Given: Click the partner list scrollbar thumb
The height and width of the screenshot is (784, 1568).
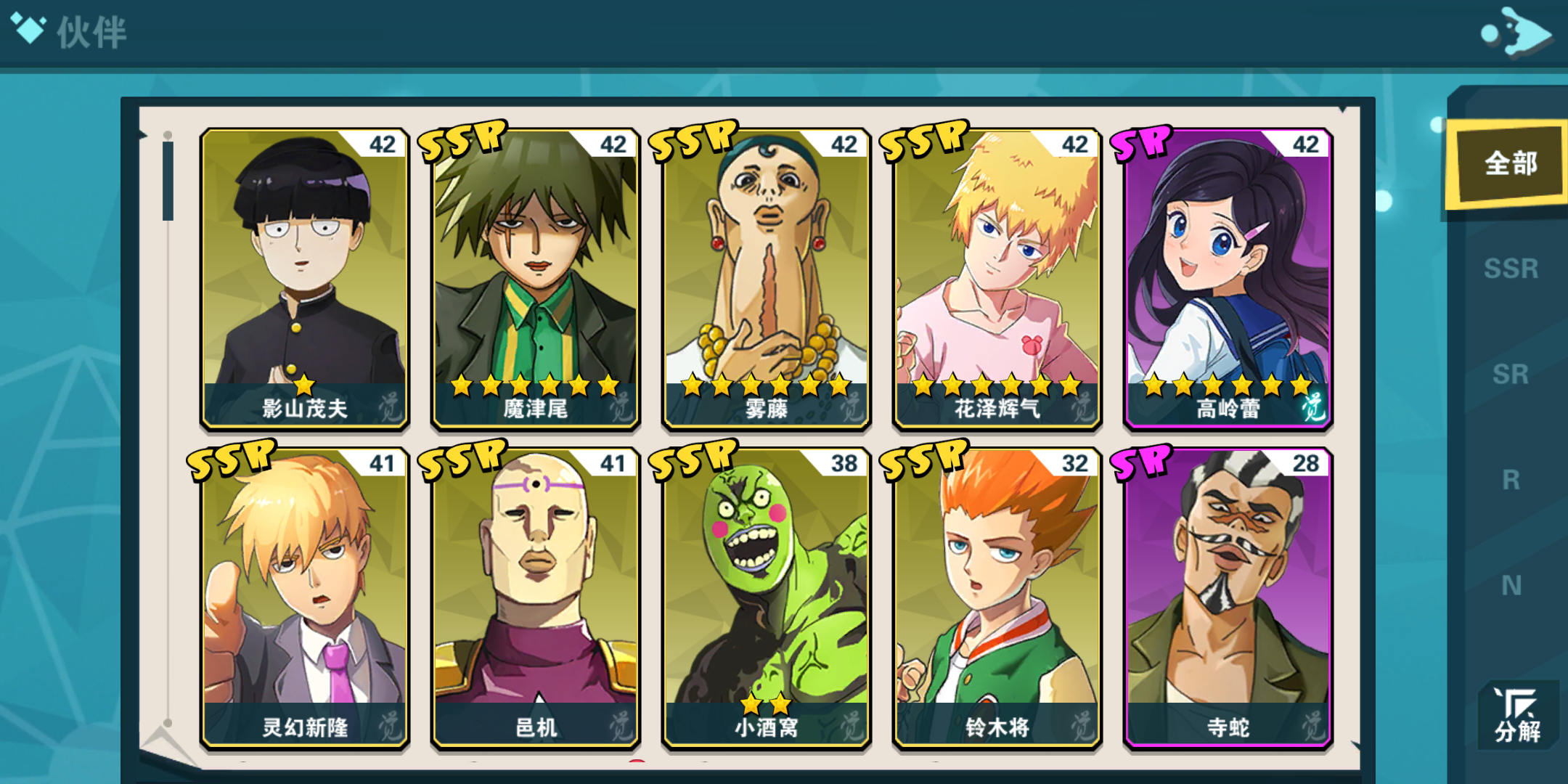Looking at the screenshot, I should [x=168, y=181].
